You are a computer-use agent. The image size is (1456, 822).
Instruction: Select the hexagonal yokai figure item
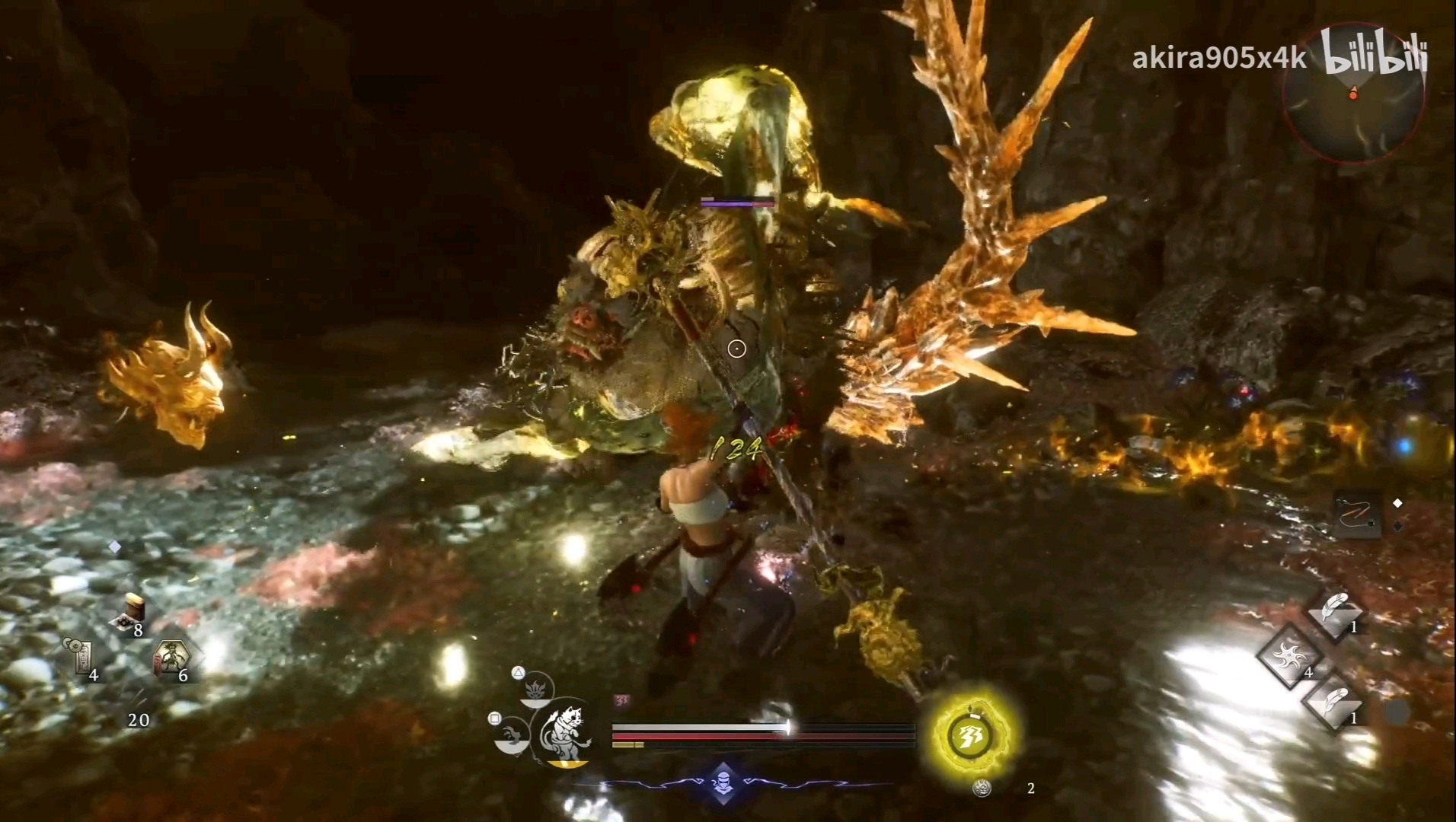point(173,658)
